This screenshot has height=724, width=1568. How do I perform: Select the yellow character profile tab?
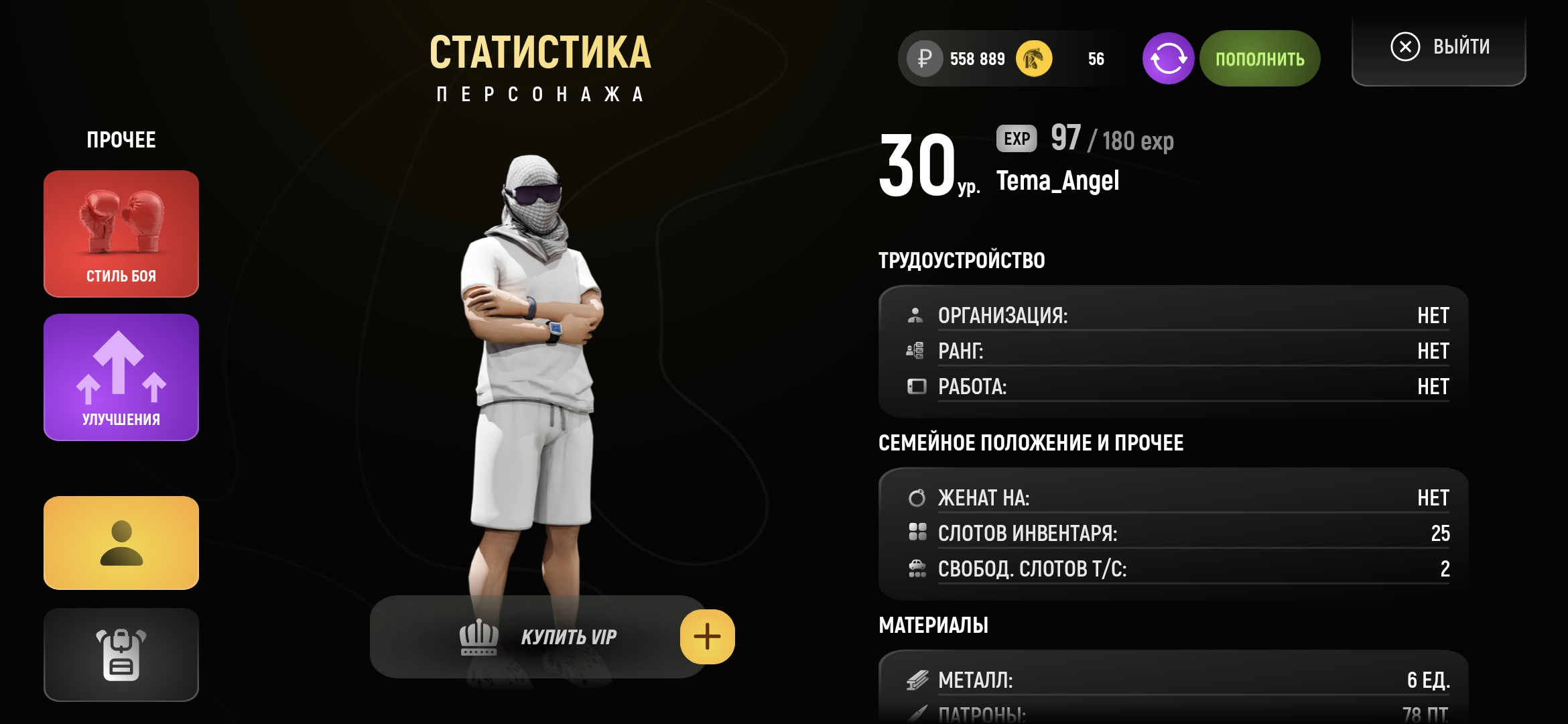pyautogui.click(x=121, y=543)
